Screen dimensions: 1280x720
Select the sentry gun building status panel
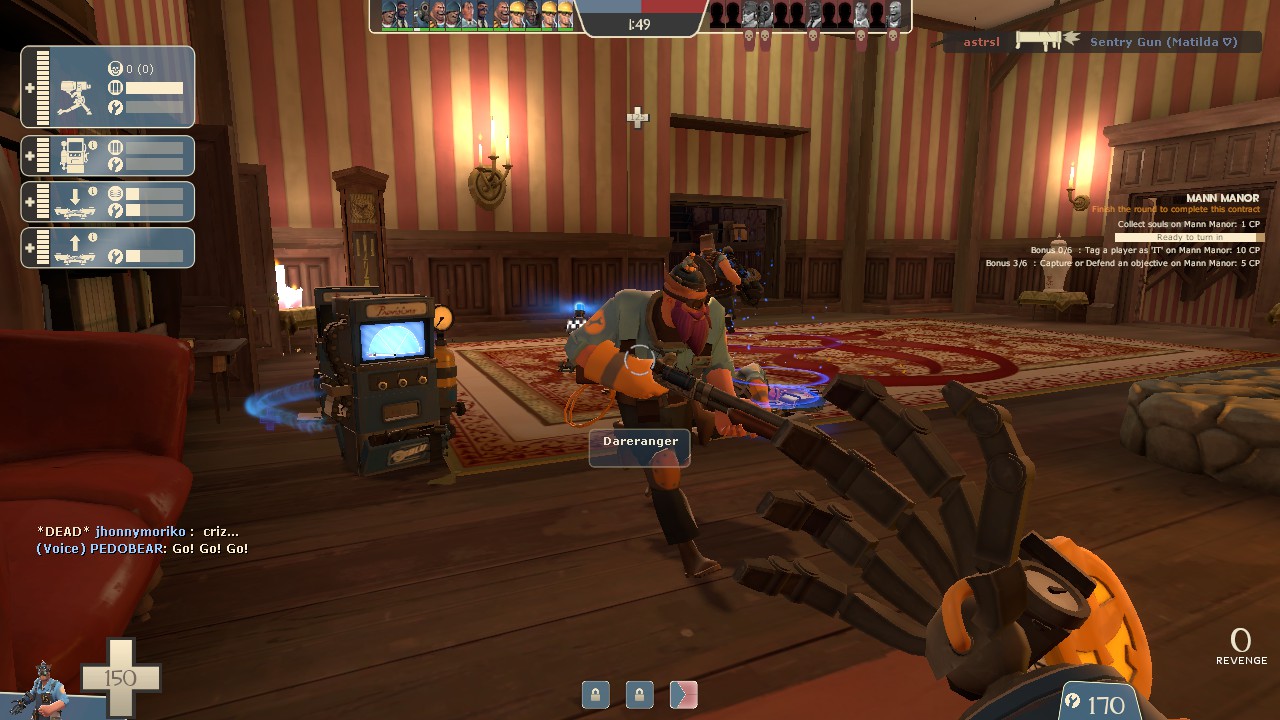pyautogui.click(x=108, y=87)
